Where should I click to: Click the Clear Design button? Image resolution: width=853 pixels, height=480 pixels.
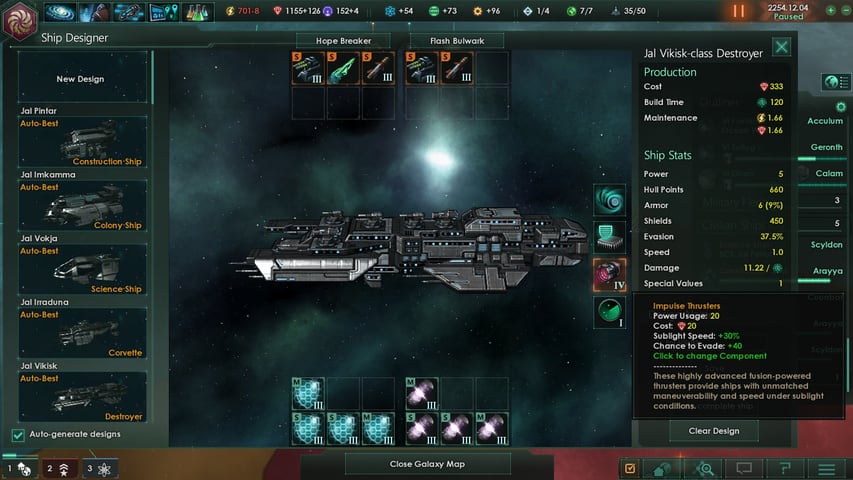[x=713, y=431]
